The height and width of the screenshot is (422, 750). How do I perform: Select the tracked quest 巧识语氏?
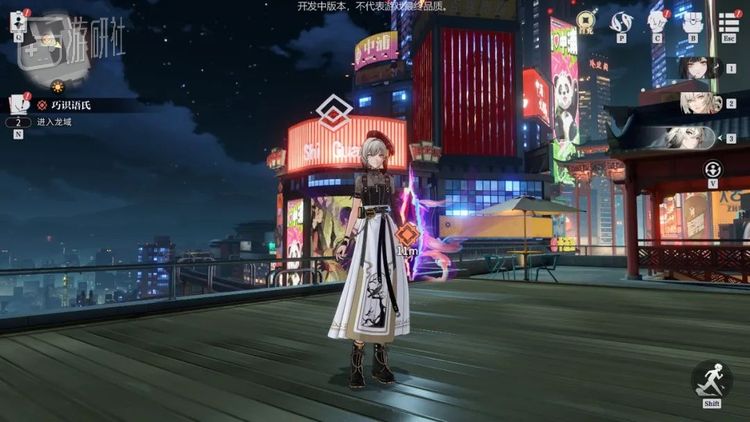point(67,104)
